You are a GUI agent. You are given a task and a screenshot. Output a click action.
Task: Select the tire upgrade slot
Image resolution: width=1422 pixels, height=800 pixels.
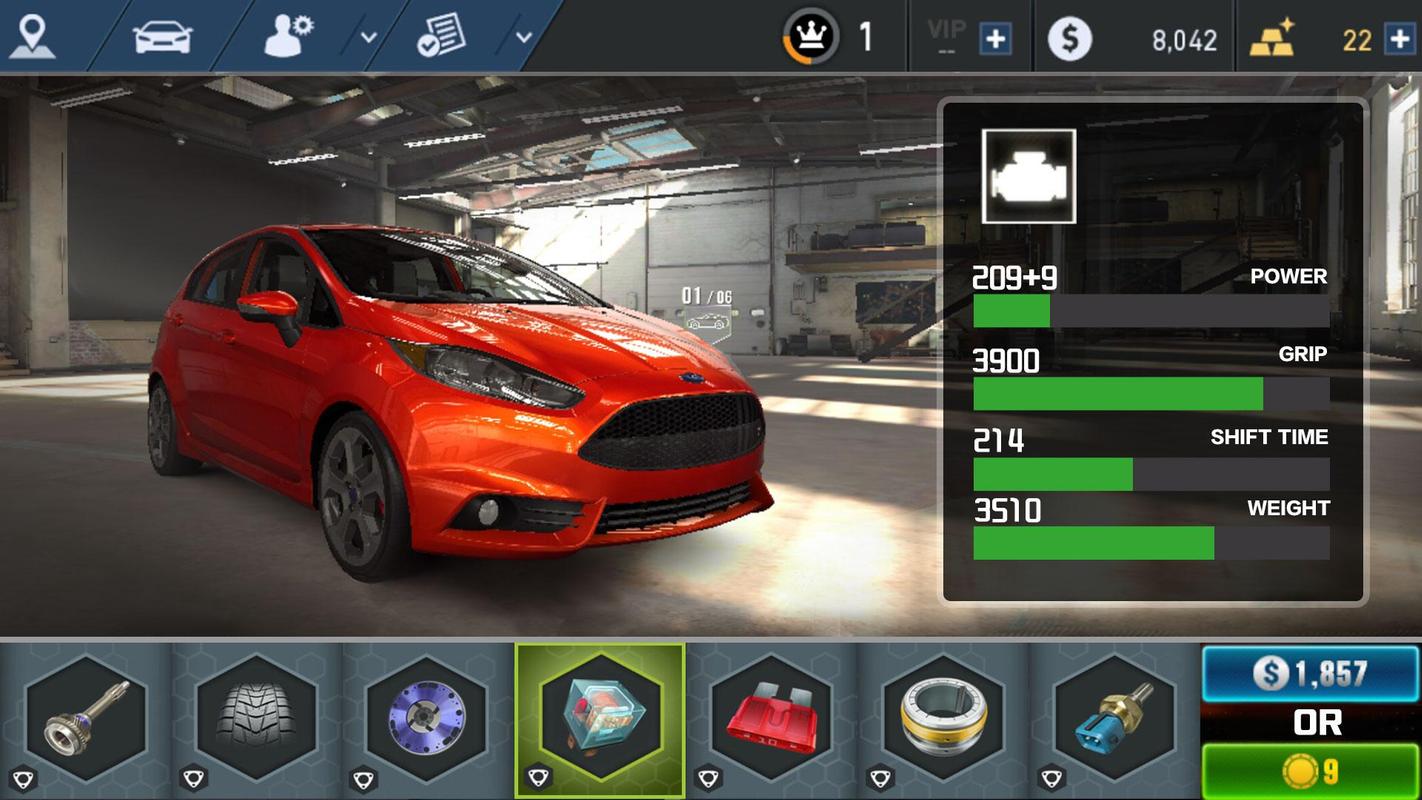pos(257,718)
